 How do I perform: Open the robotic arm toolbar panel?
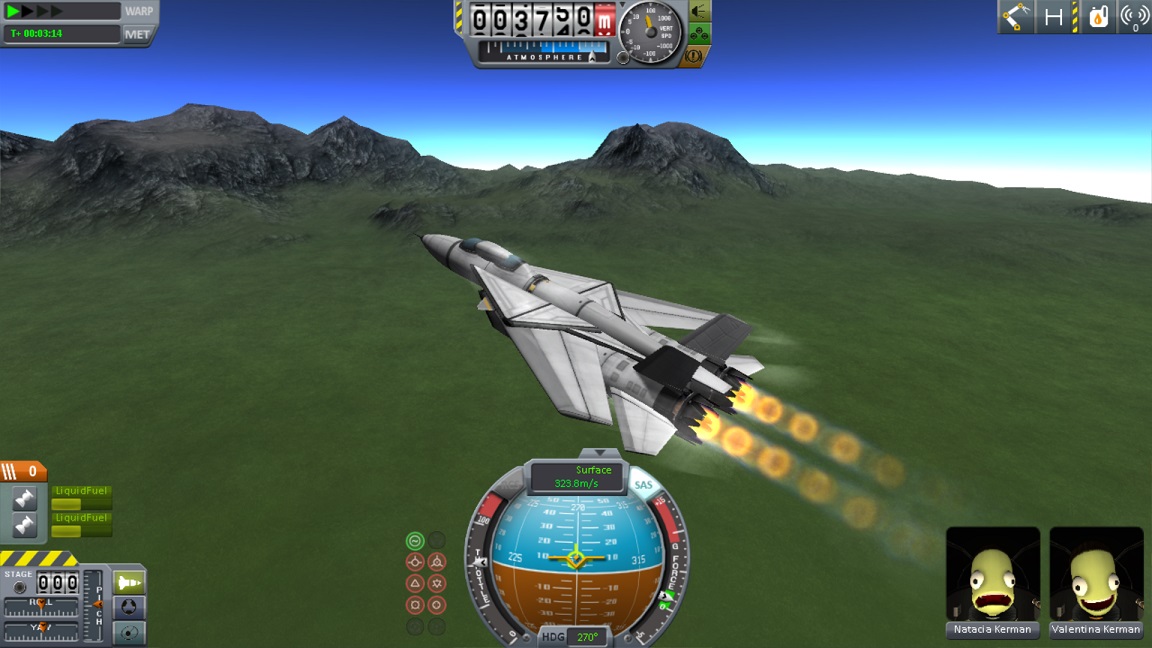1016,16
